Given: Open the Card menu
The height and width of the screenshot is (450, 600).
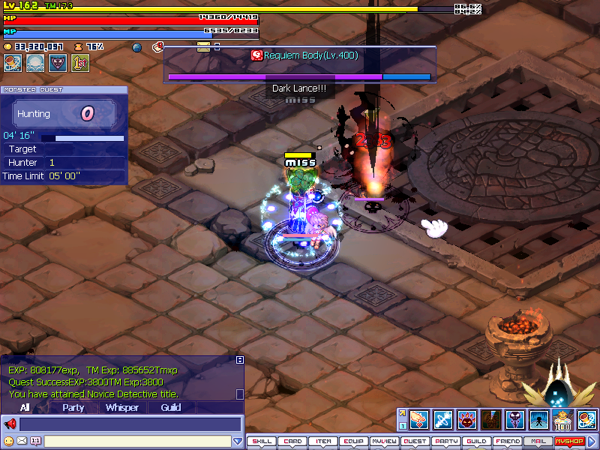Looking at the screenshot, I should point(293,440).
